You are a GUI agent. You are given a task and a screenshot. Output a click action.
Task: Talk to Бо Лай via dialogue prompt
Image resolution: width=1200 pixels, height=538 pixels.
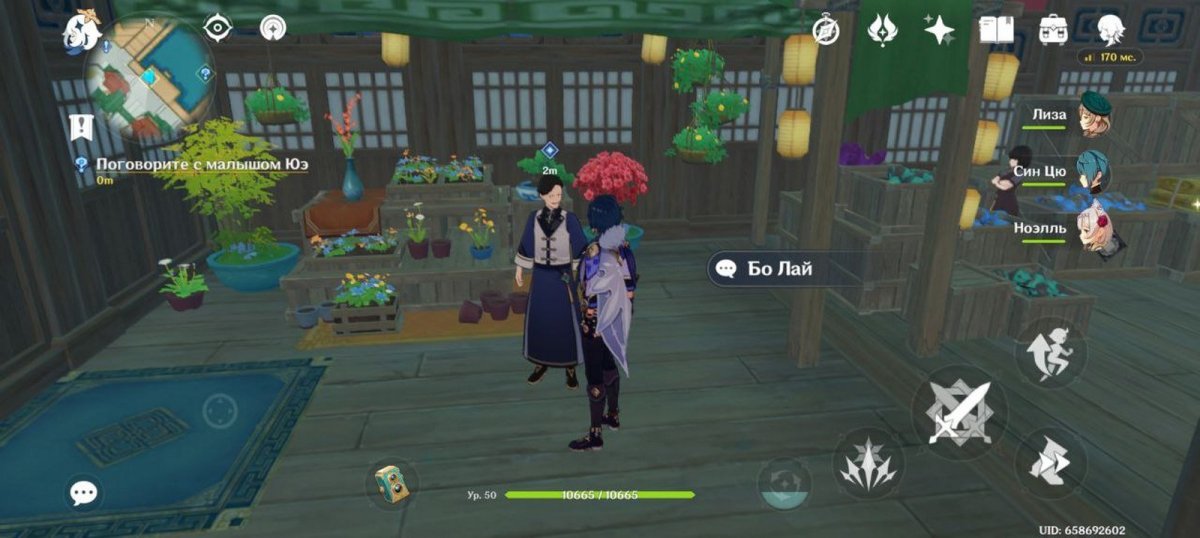[x=768, y=268]
